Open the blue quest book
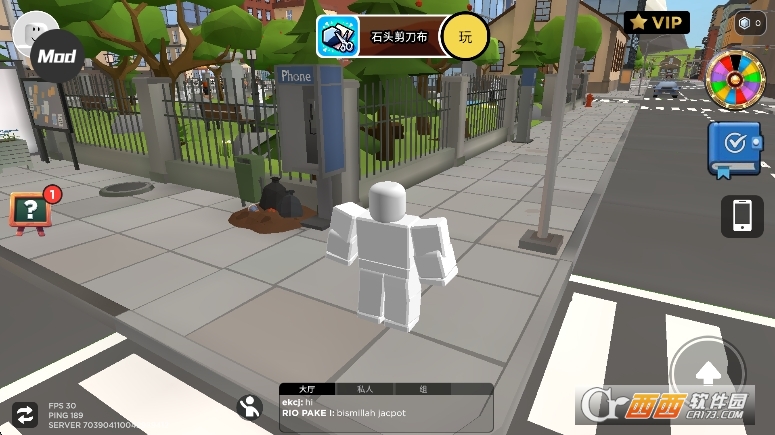The width and height of the screenshot is (775, 435). point(733,148)
